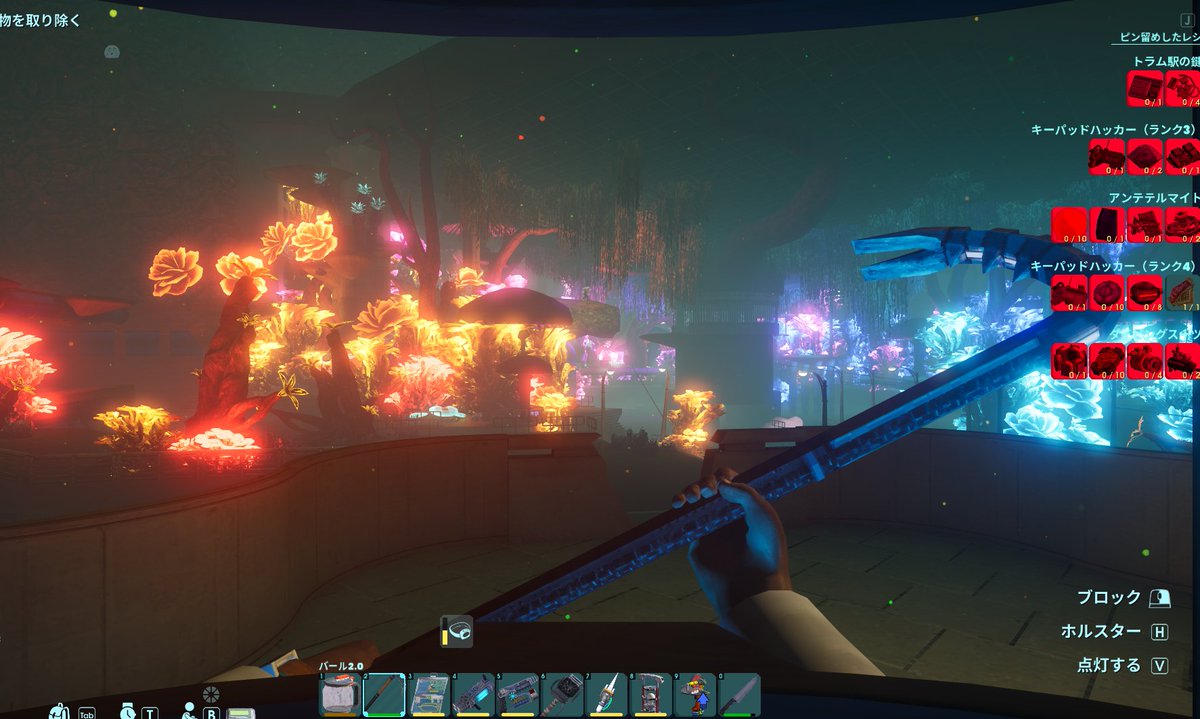
Task: Click the トラム駅の鍵 pinned recipe title
Action: (x=1165, y=62)
